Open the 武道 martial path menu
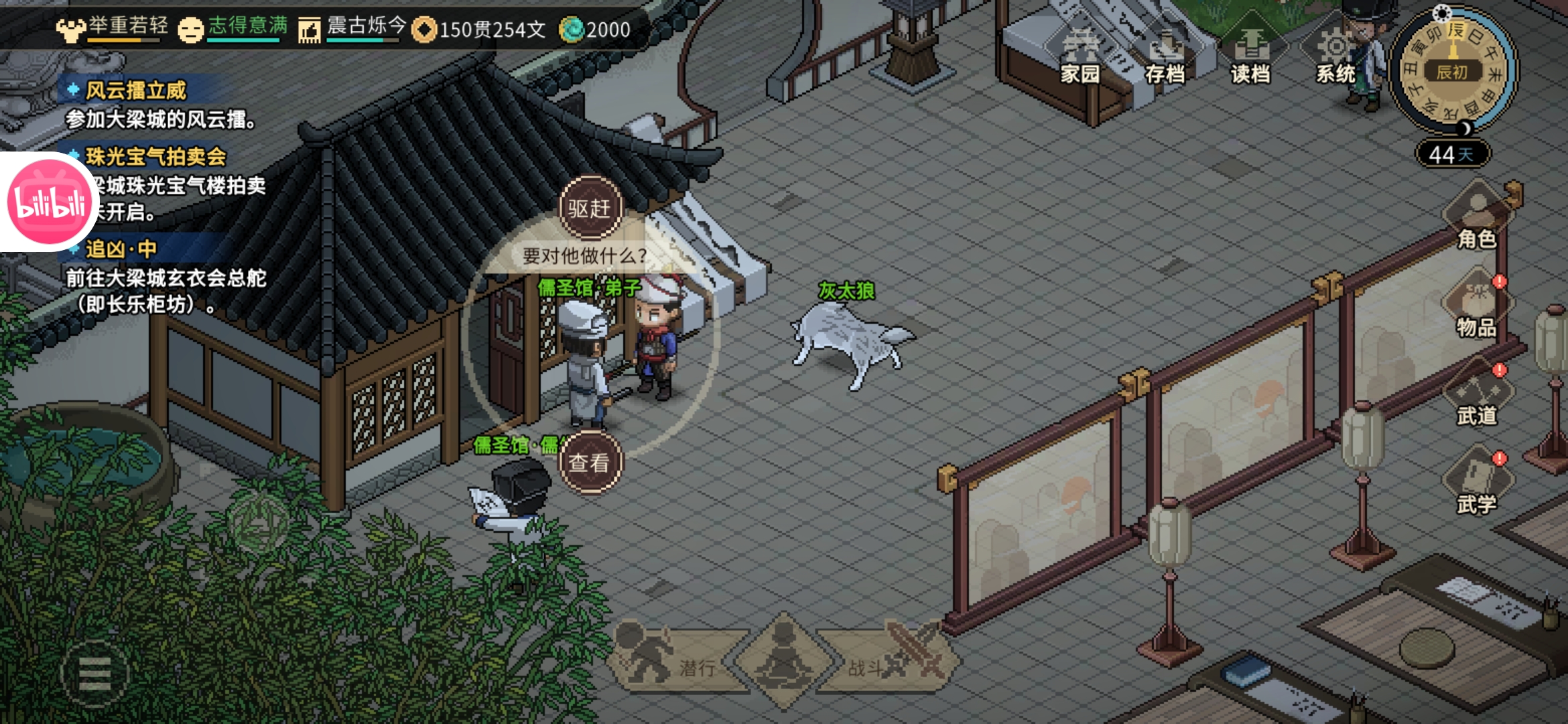This screenshot has height=724, width=1568. [1477, 397]
